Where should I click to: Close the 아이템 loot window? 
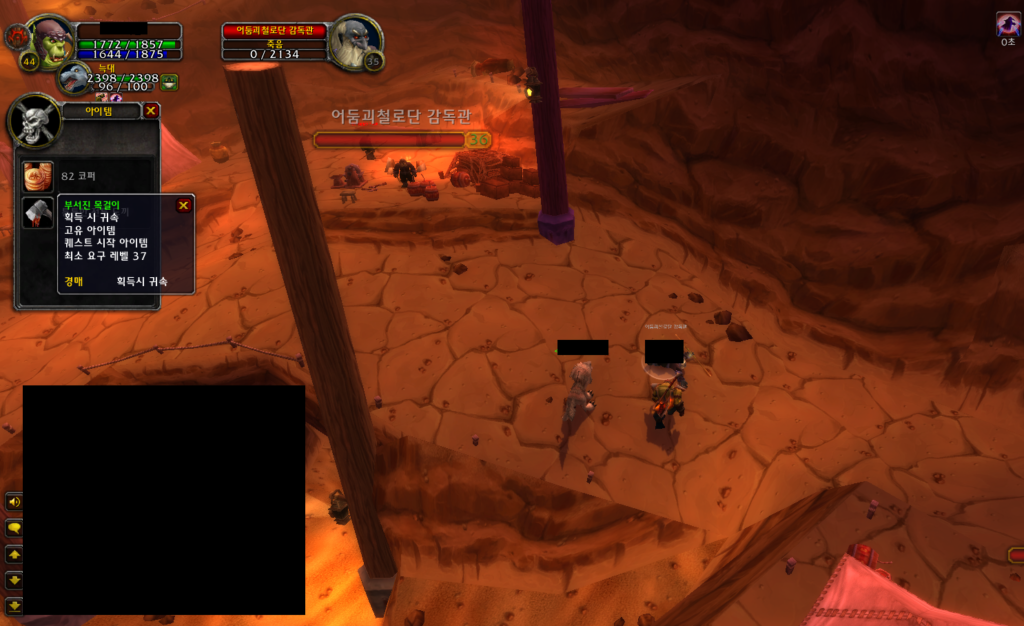tap(151, 111)
